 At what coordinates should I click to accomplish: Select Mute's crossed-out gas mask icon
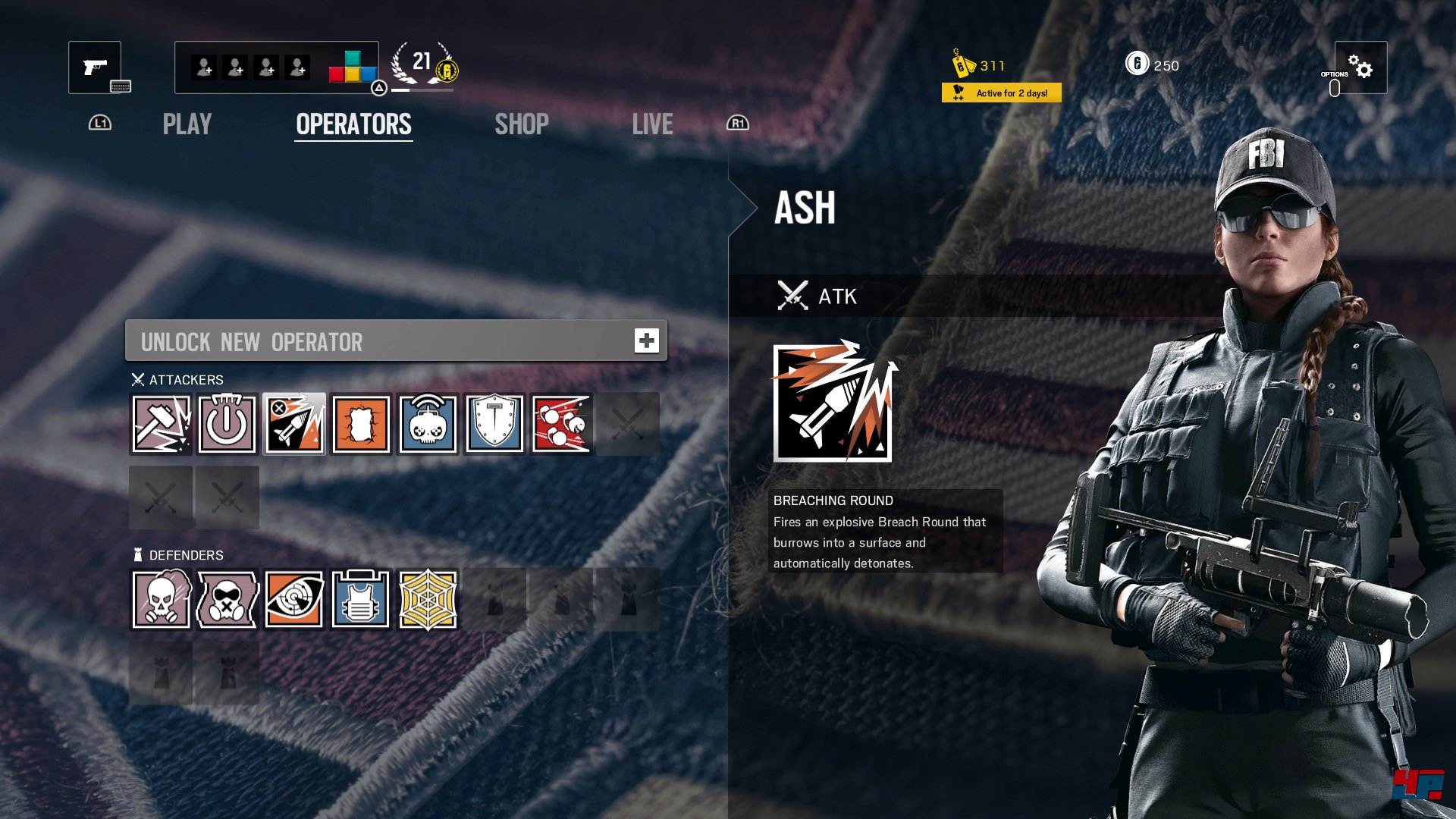227,600
